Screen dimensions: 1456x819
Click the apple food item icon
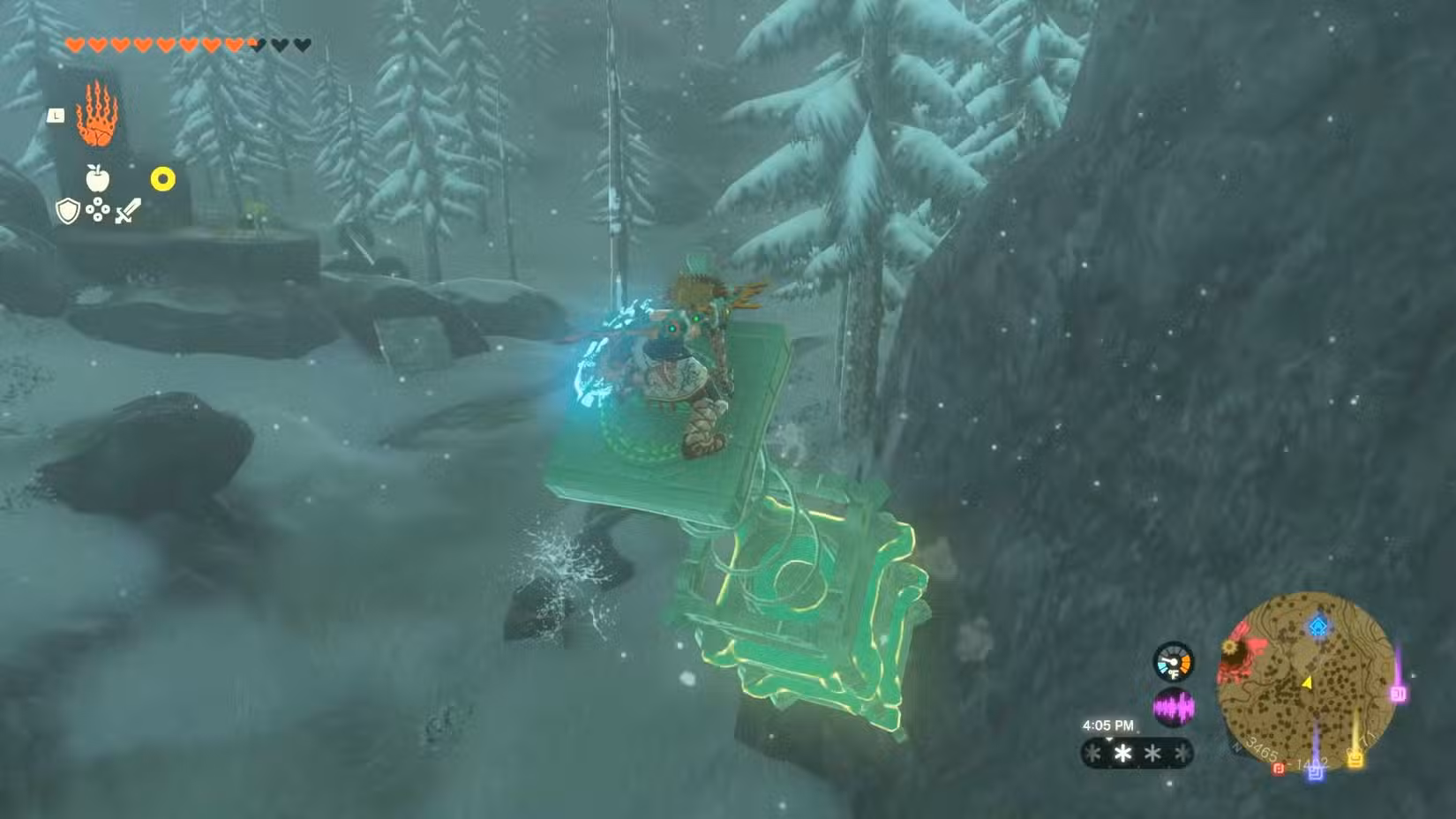[97, 178]
